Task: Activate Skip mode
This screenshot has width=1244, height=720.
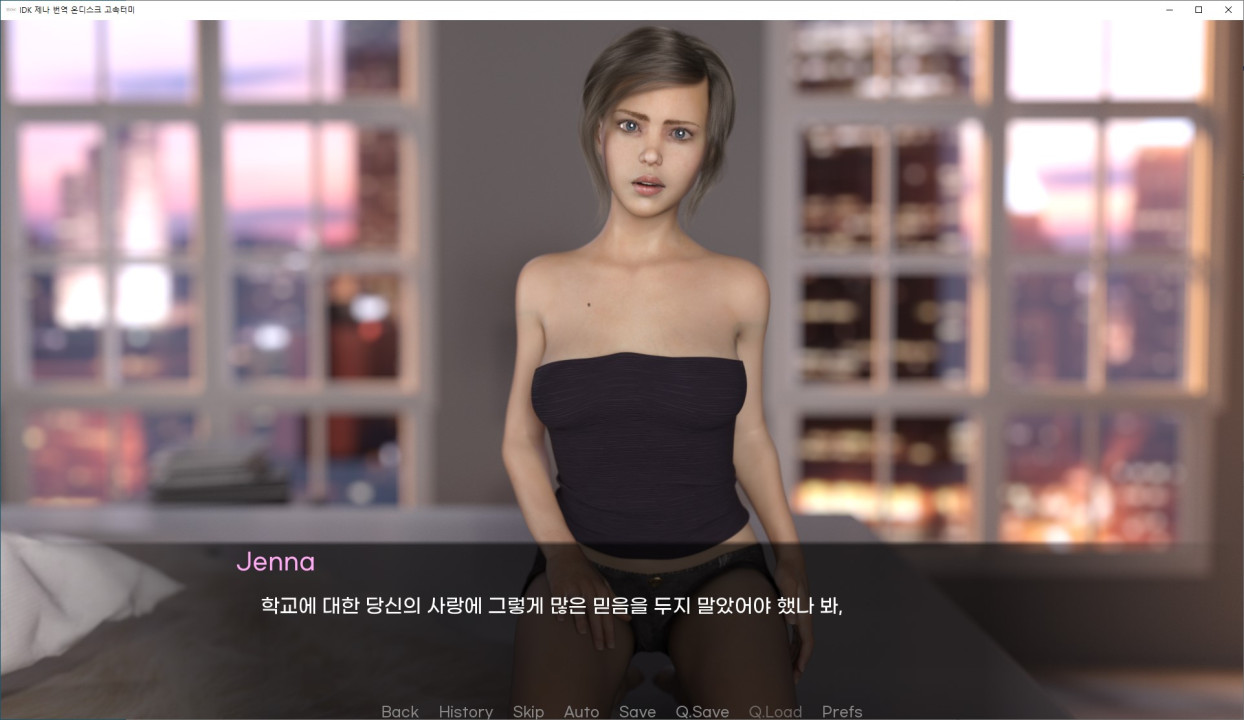Action: [x=528, y=711]
